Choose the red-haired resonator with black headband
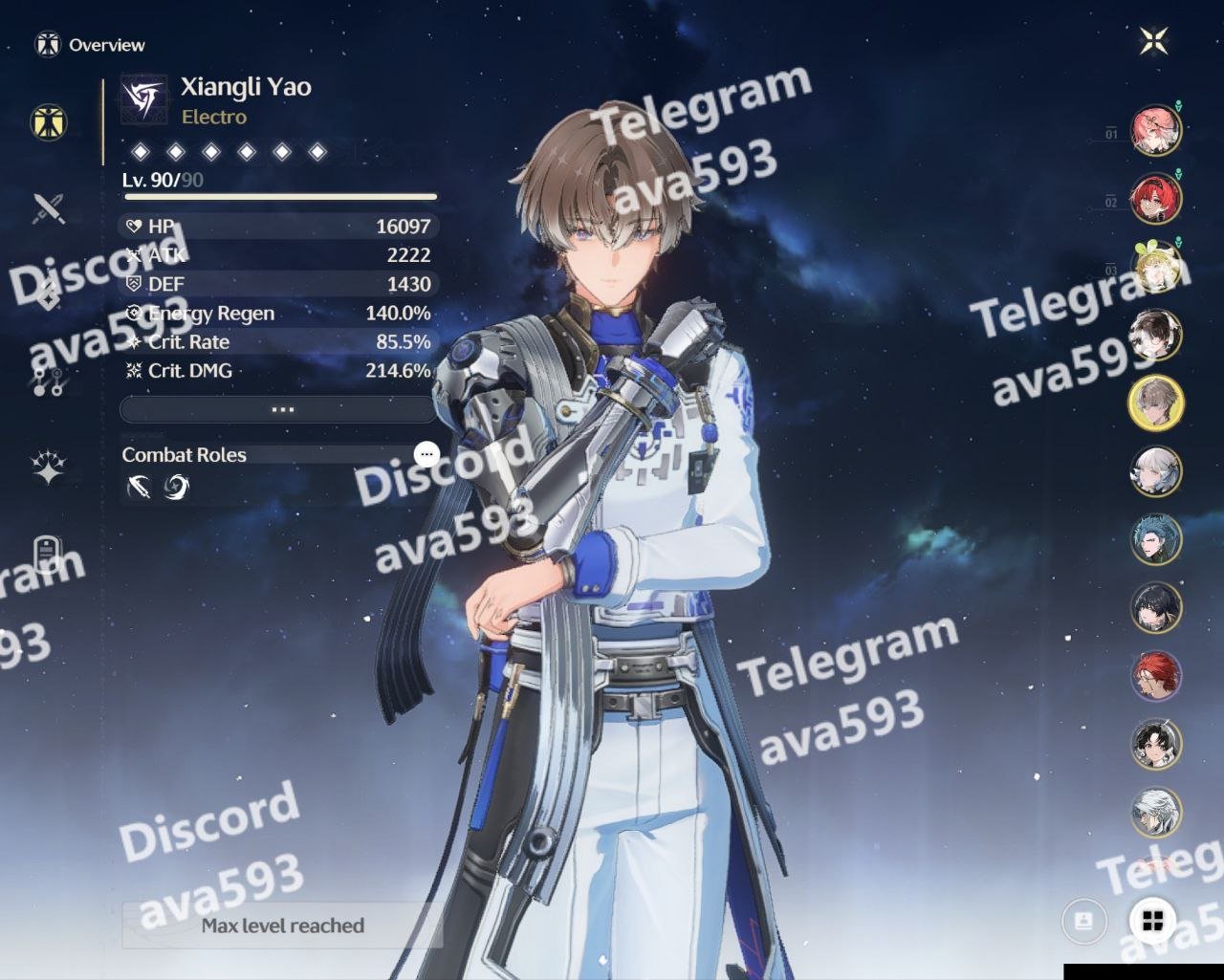 tap(1155, 198)
